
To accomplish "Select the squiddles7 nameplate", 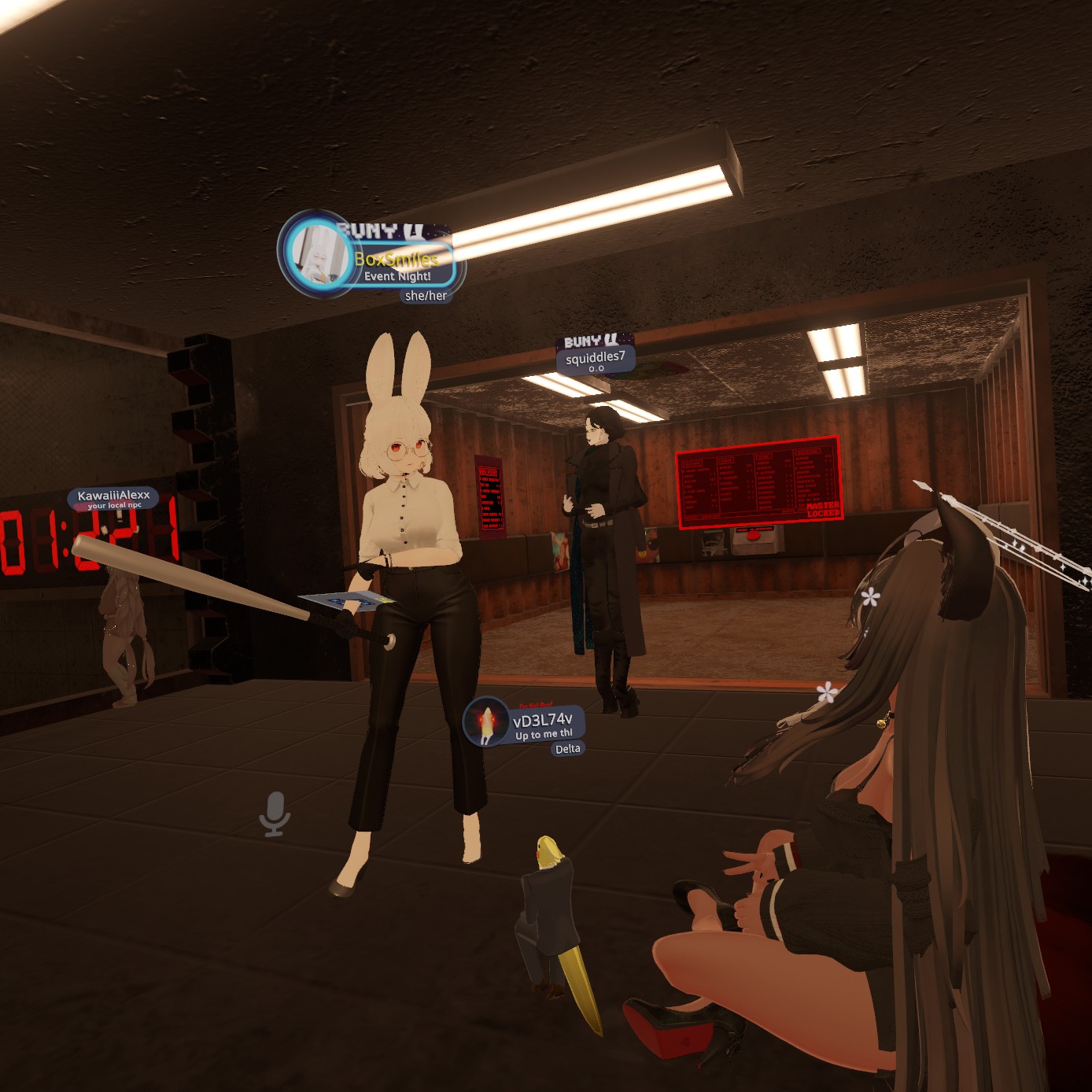I will [596, 359].
